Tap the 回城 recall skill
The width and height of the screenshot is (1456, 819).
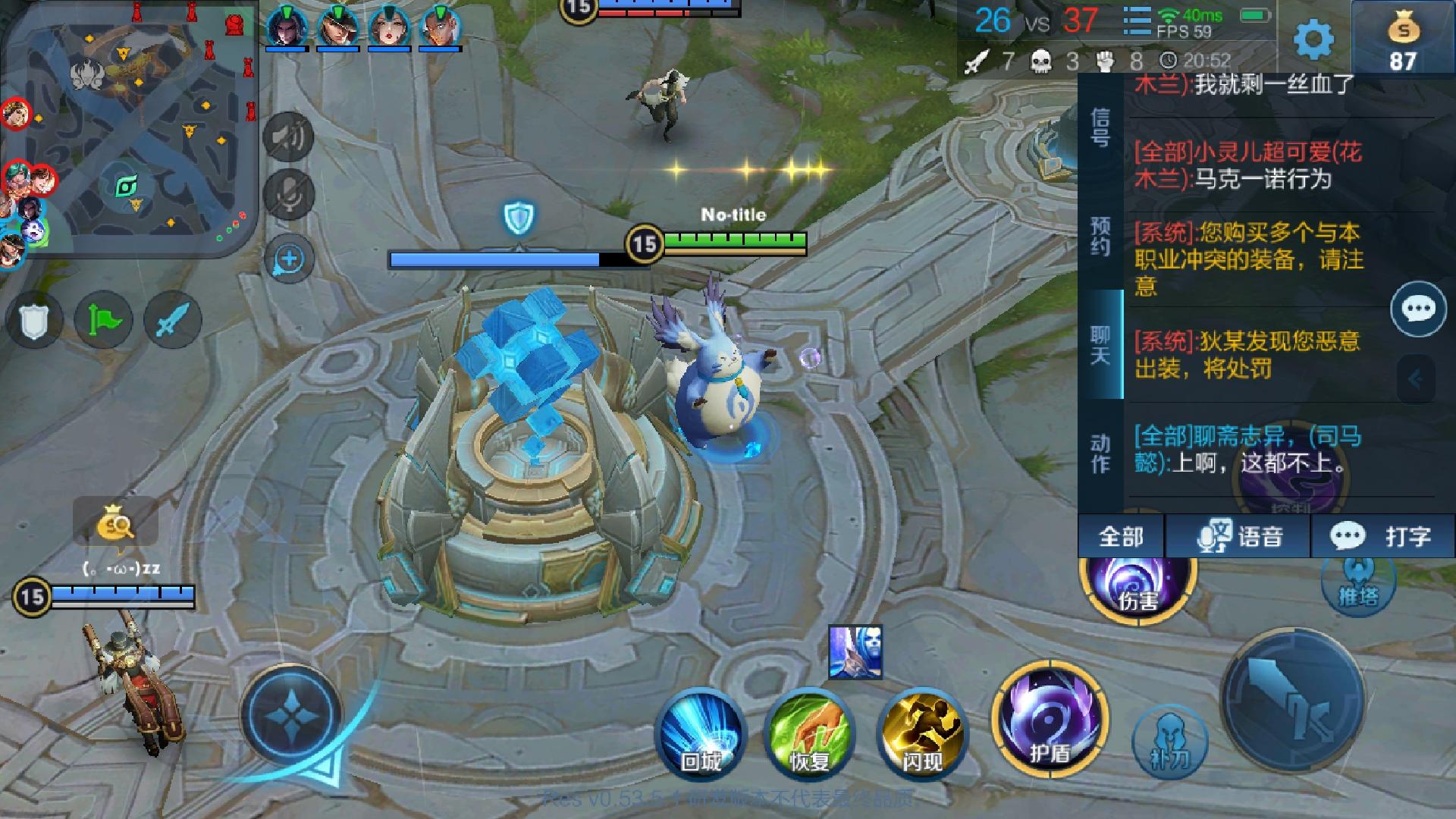[701, 732]
